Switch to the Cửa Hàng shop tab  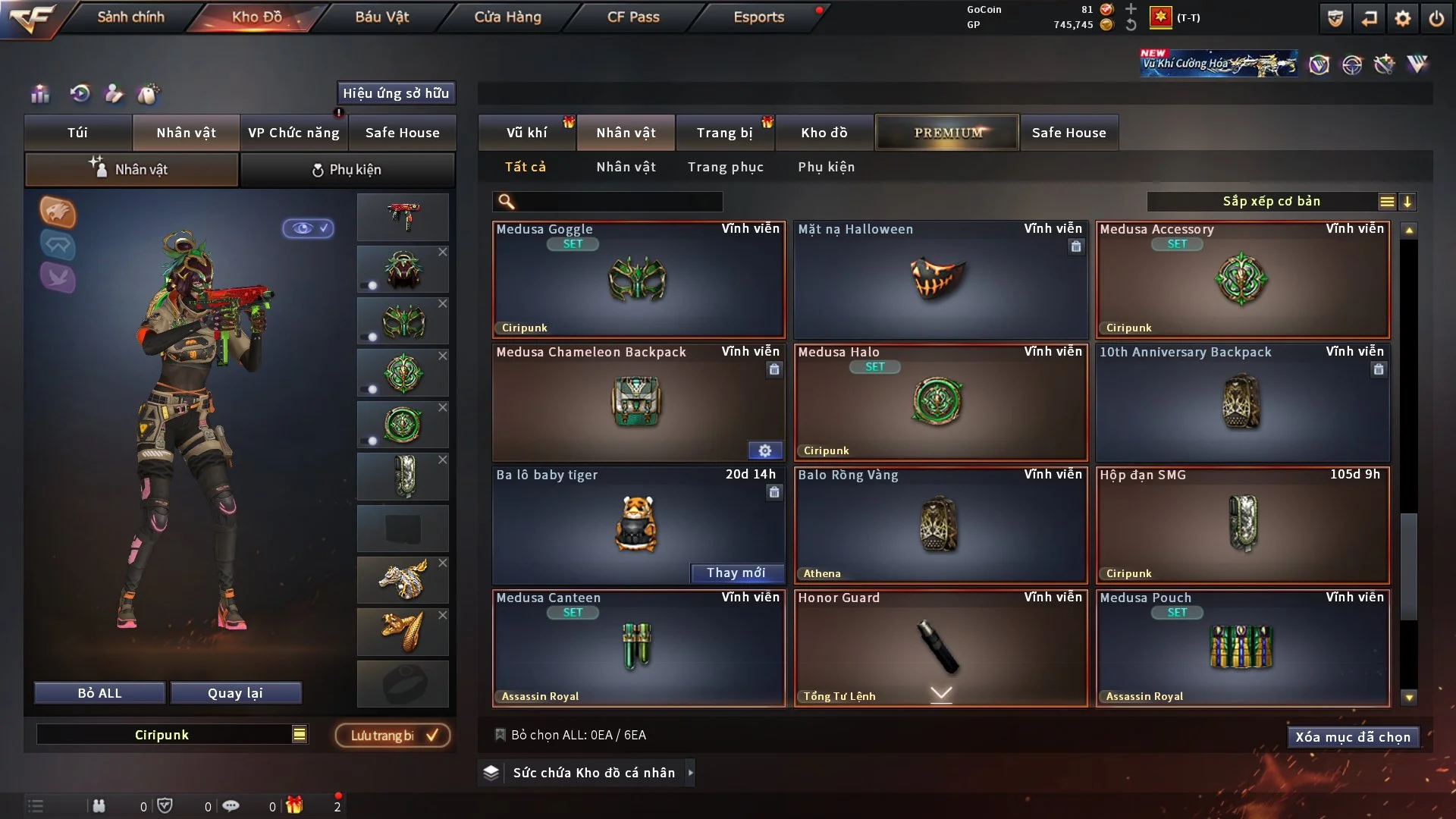point(507,17)
